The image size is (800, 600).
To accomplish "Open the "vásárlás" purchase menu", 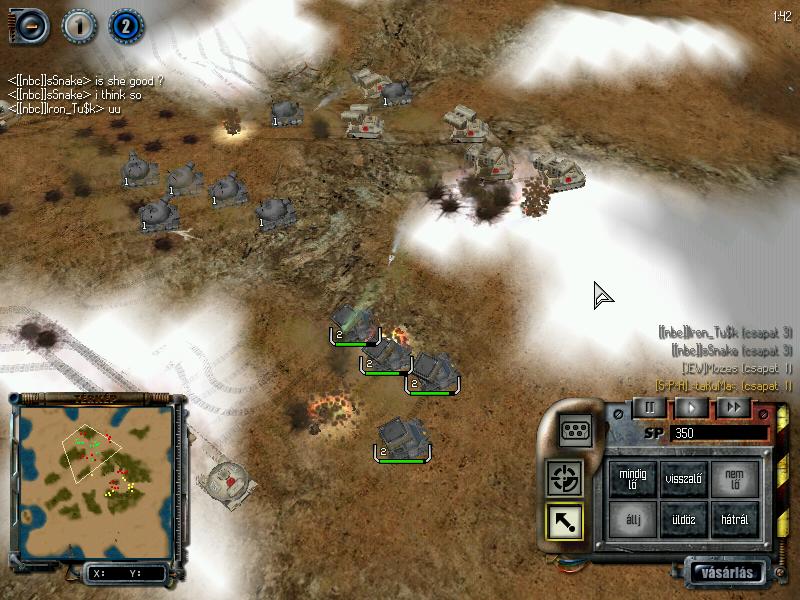I will [730, 573].
